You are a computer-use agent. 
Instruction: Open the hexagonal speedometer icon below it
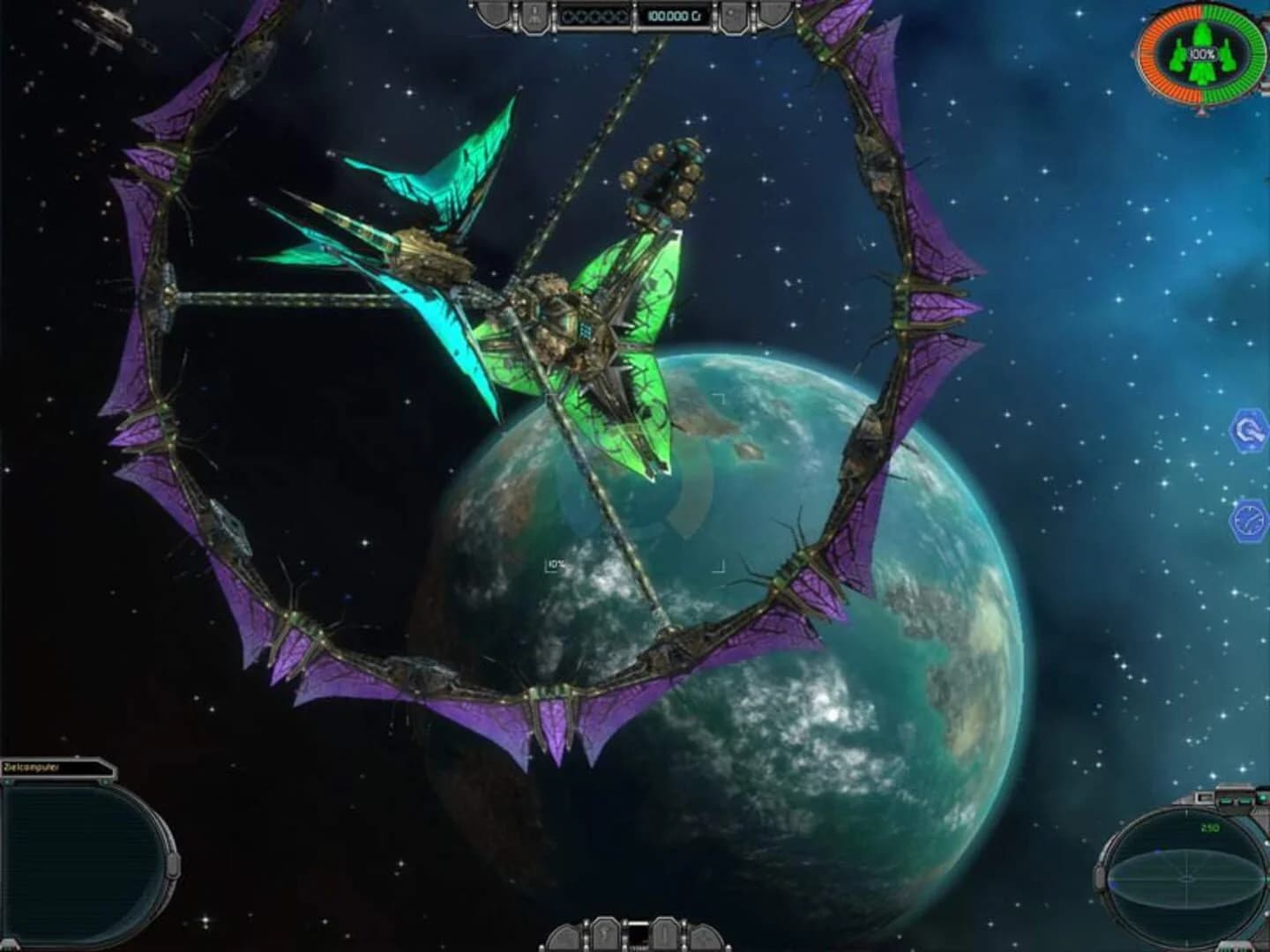coord(1249,522)
